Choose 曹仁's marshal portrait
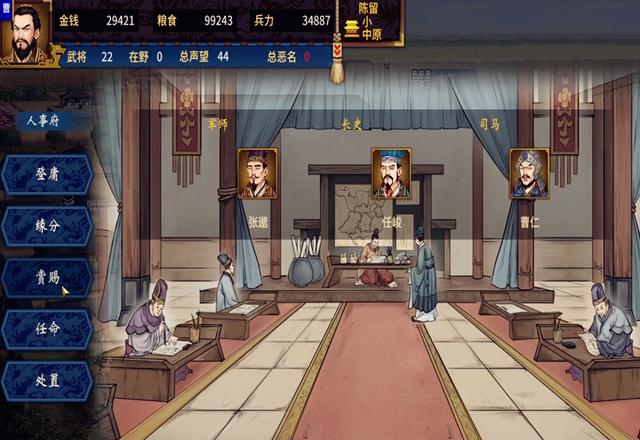 pyautogui.click(x=529, y=174)
